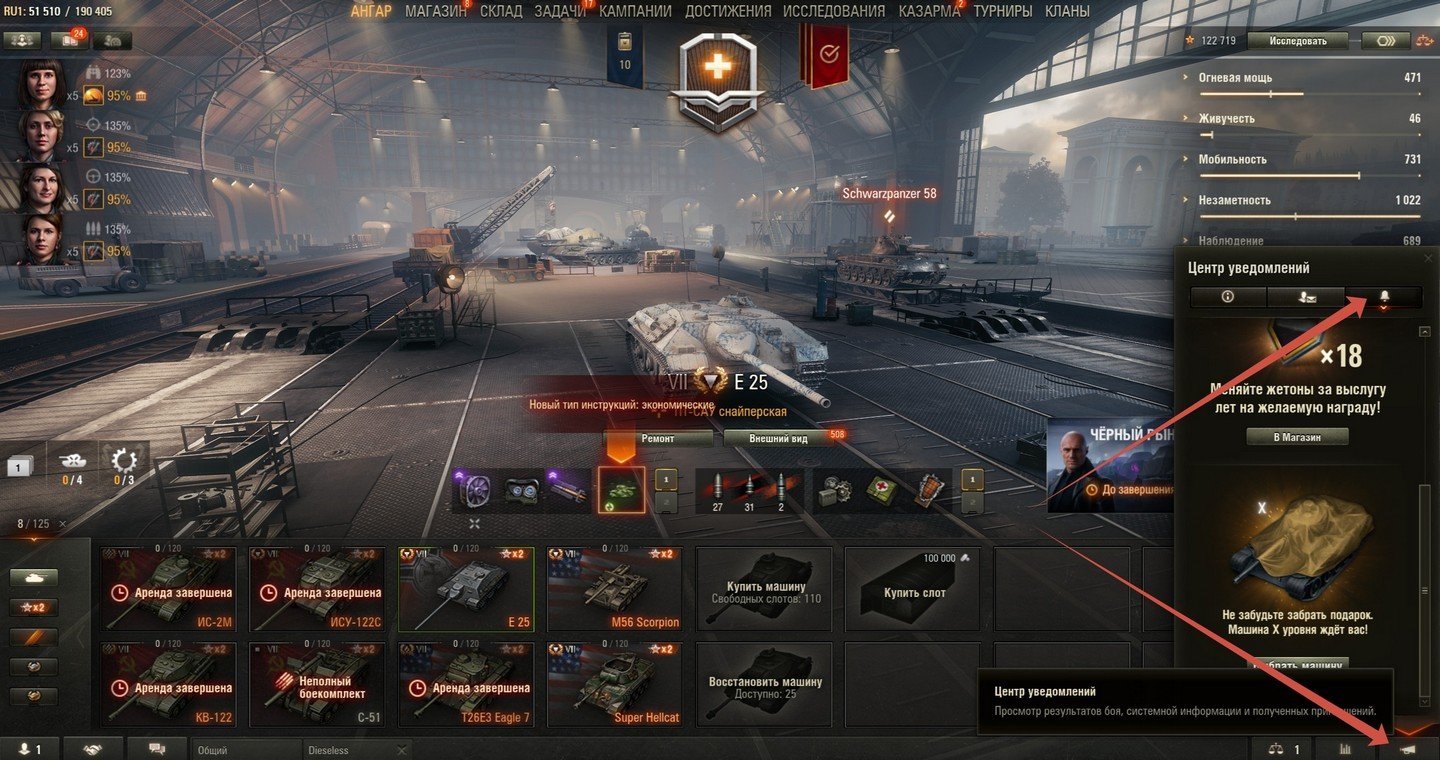Select the ИС-2М tank card

pos(166,589)
